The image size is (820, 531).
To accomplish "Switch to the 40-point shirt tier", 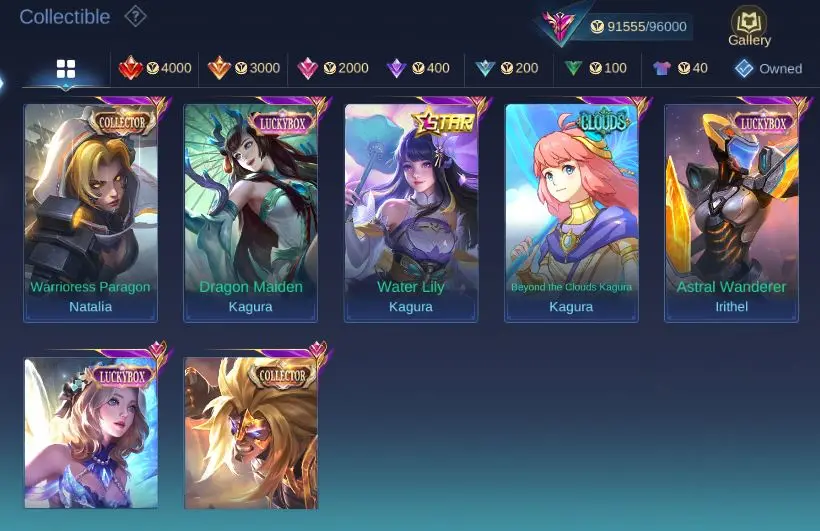I will (x=680, y=68).
